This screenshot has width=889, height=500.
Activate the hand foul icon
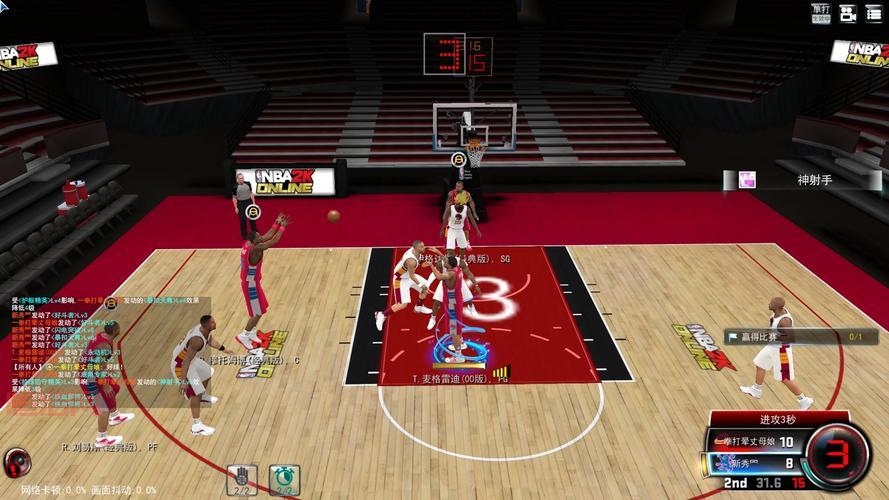pos(242,478)
